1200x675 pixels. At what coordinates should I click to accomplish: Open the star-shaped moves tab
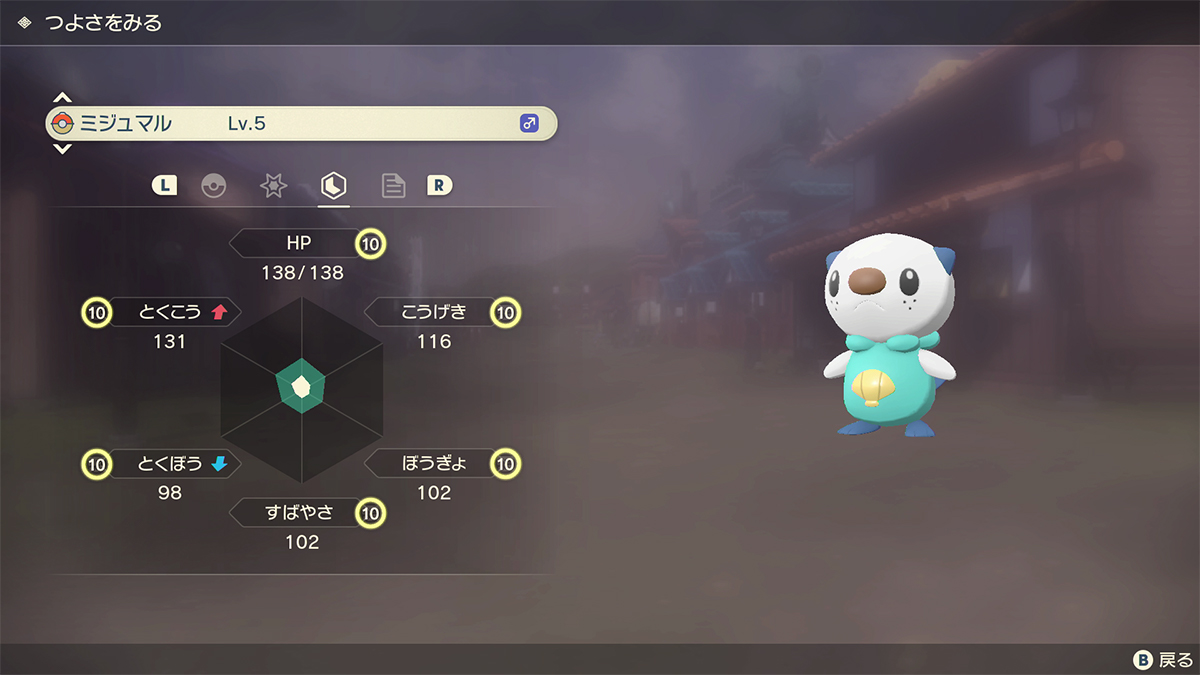273,186
